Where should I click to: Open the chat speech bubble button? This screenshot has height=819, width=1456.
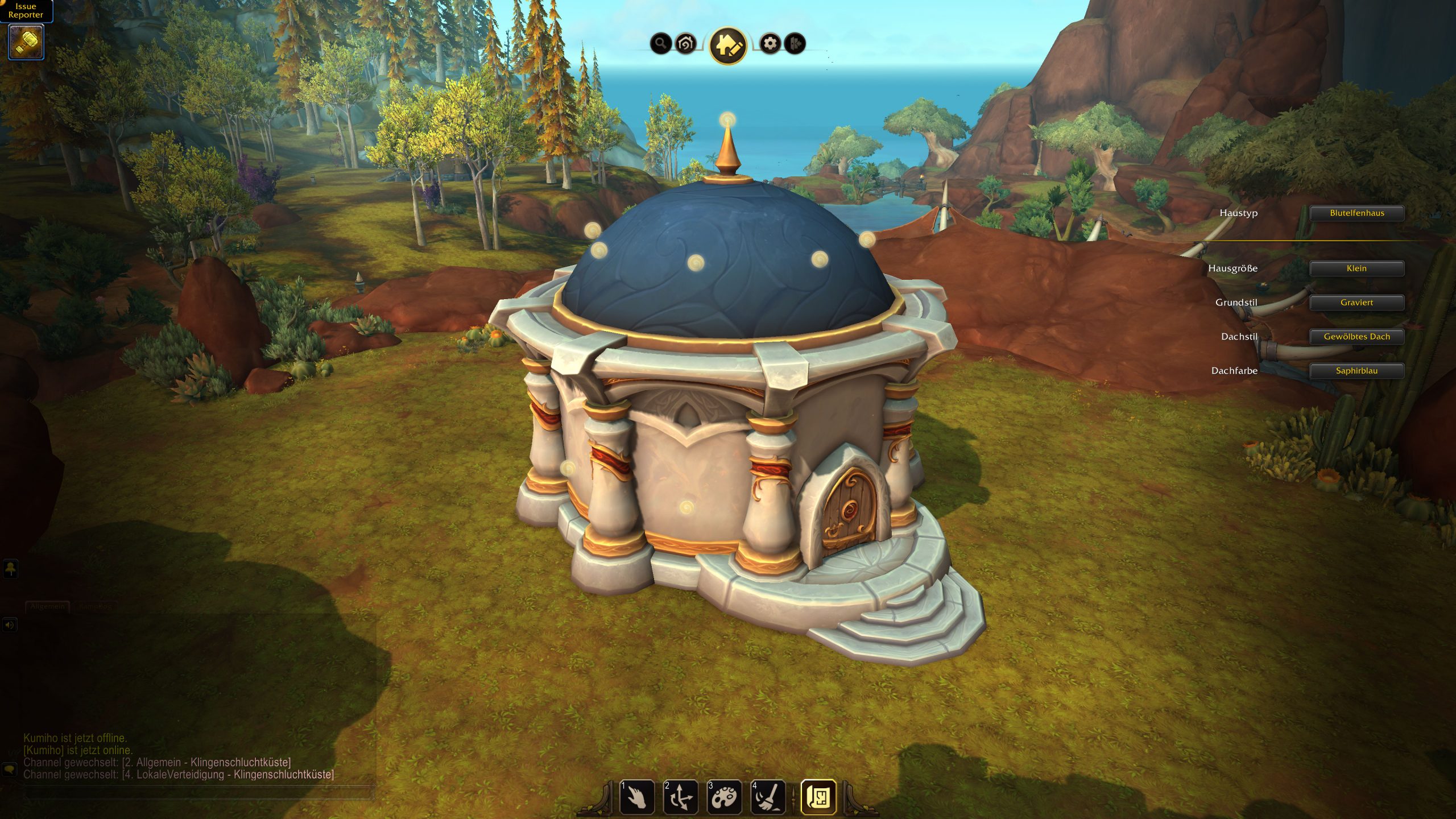10,770
